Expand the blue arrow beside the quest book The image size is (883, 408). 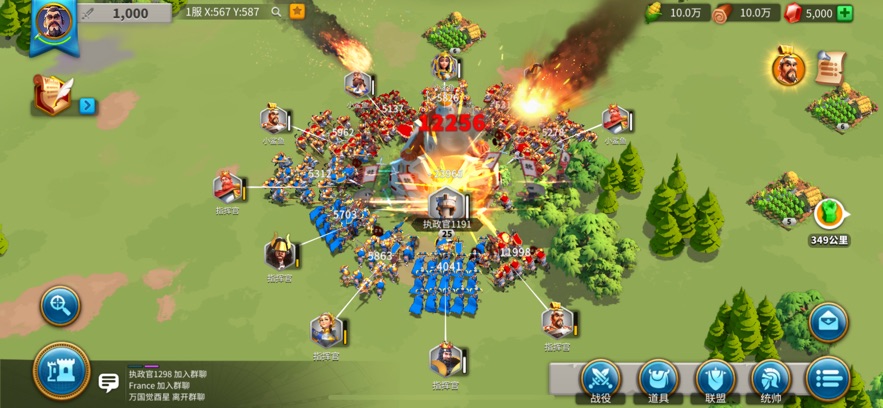87,105
